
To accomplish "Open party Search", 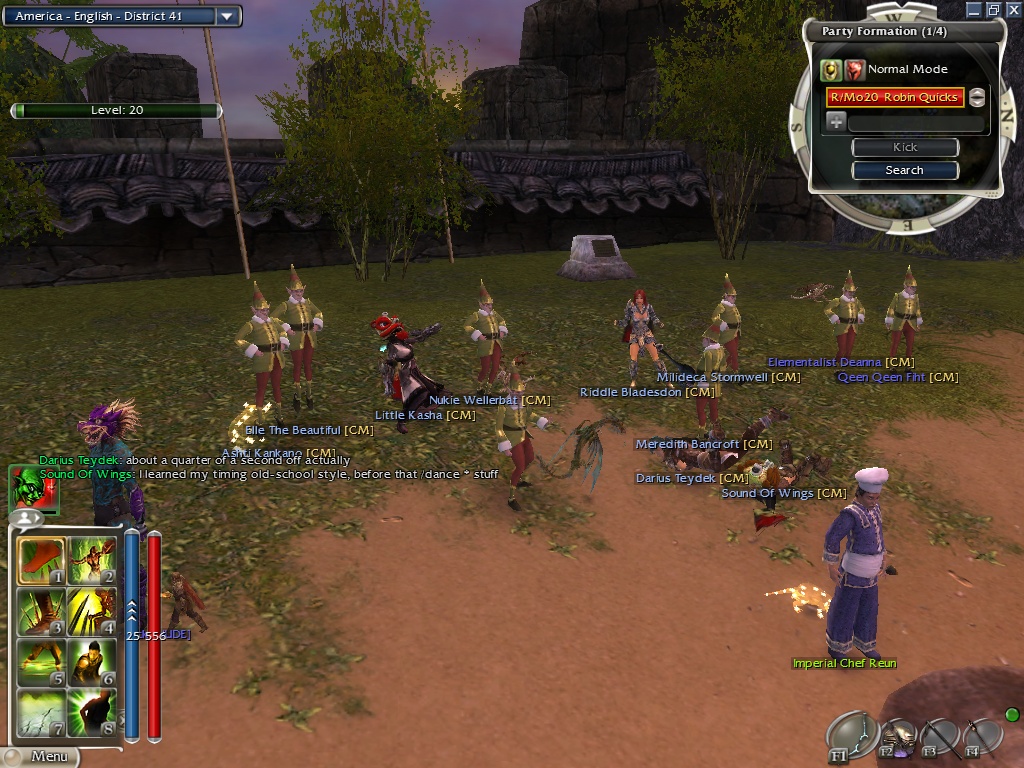I will click(x=905, y=170).
